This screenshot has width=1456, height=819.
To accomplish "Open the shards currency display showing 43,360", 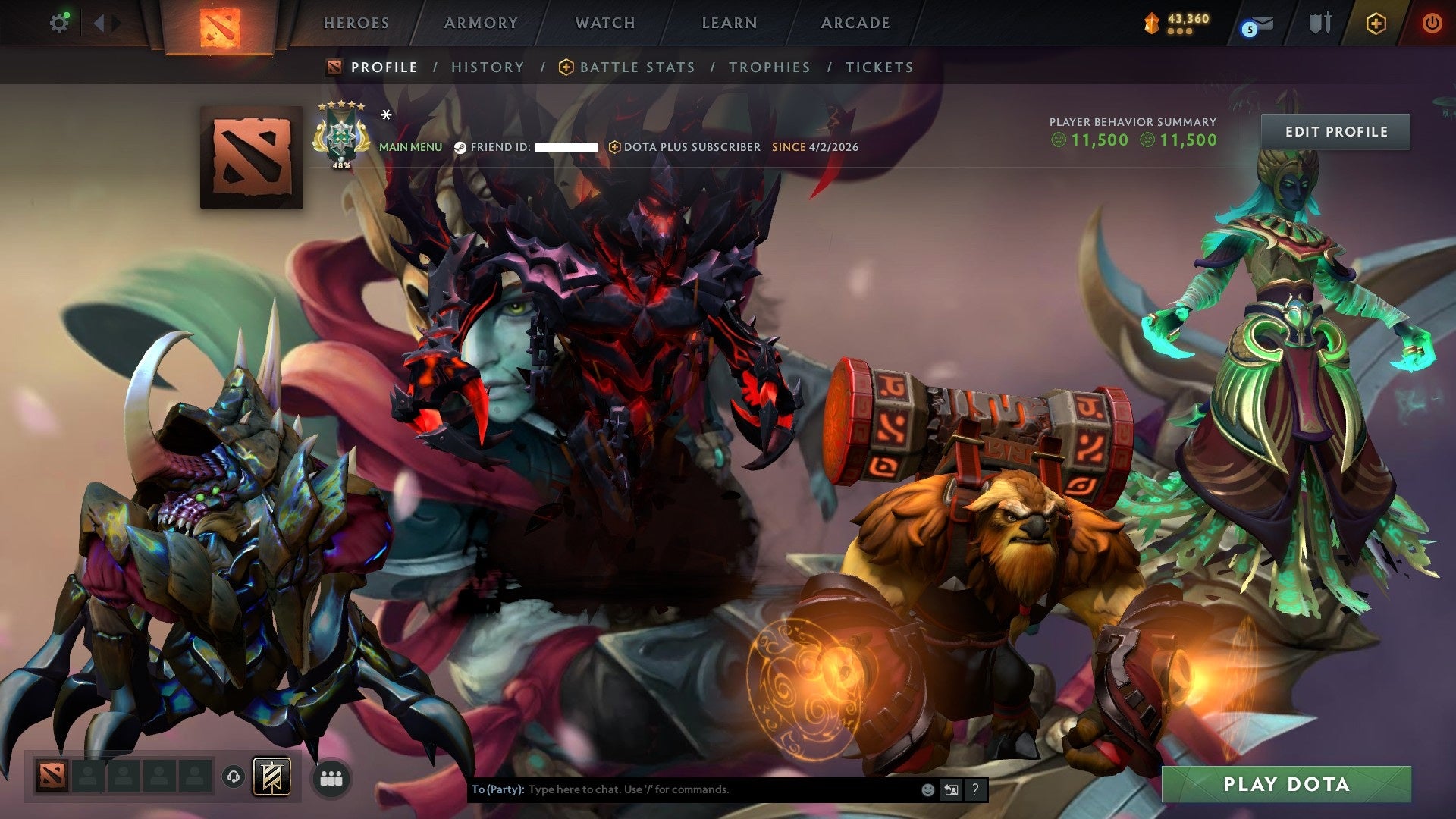I will 1175,23.
